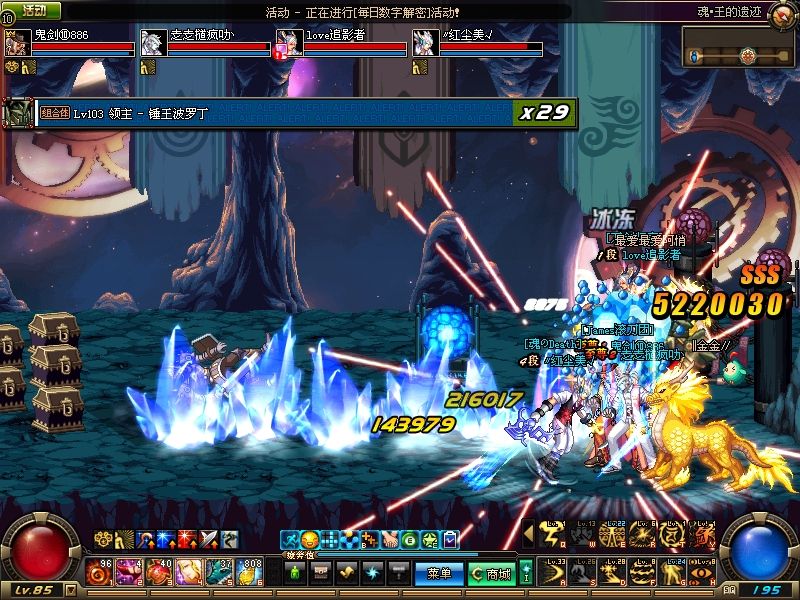
Task: Activate the Lv.33 skill on key A
Action: click(x=553, y=573)
